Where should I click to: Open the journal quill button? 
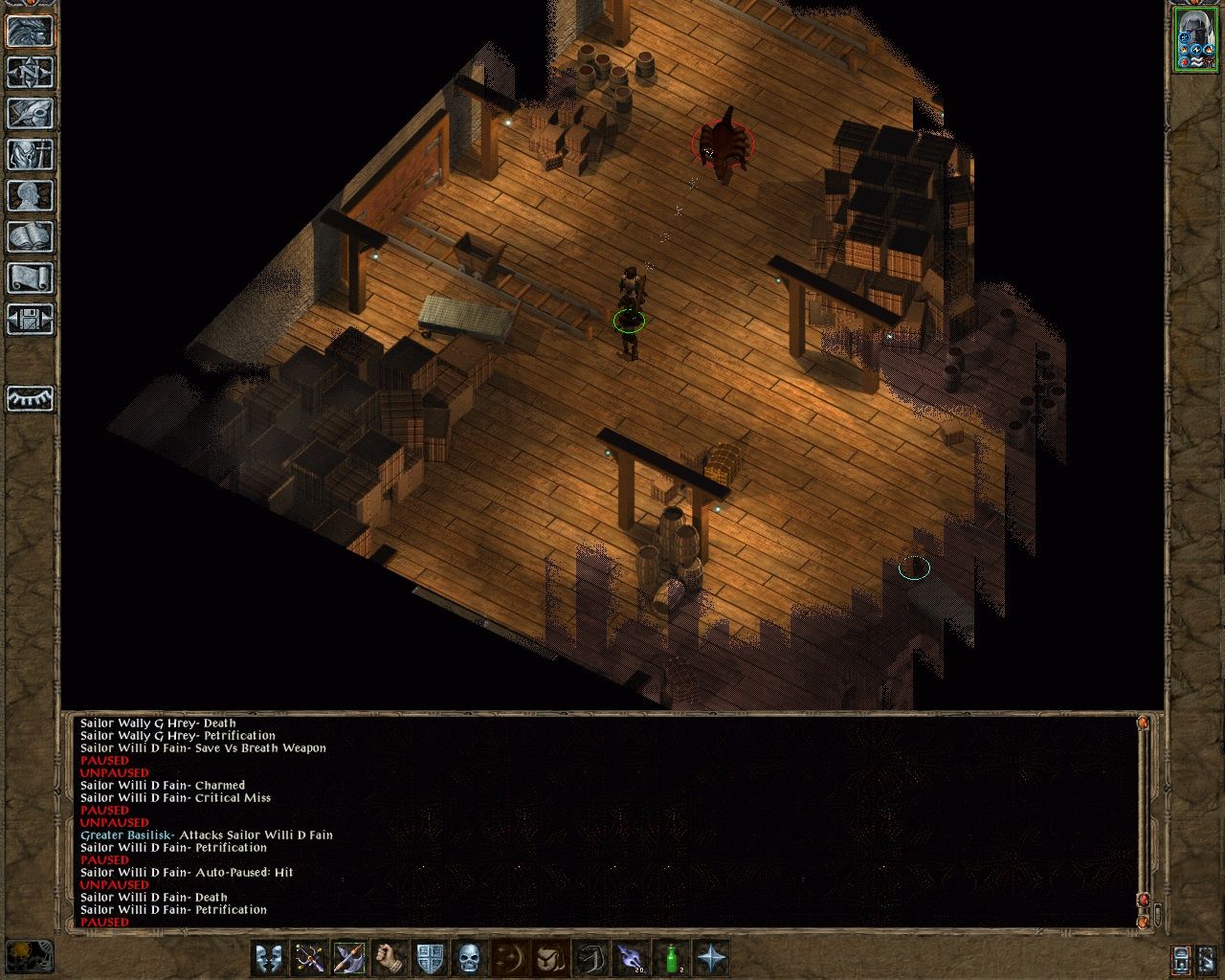click(30, 113)
